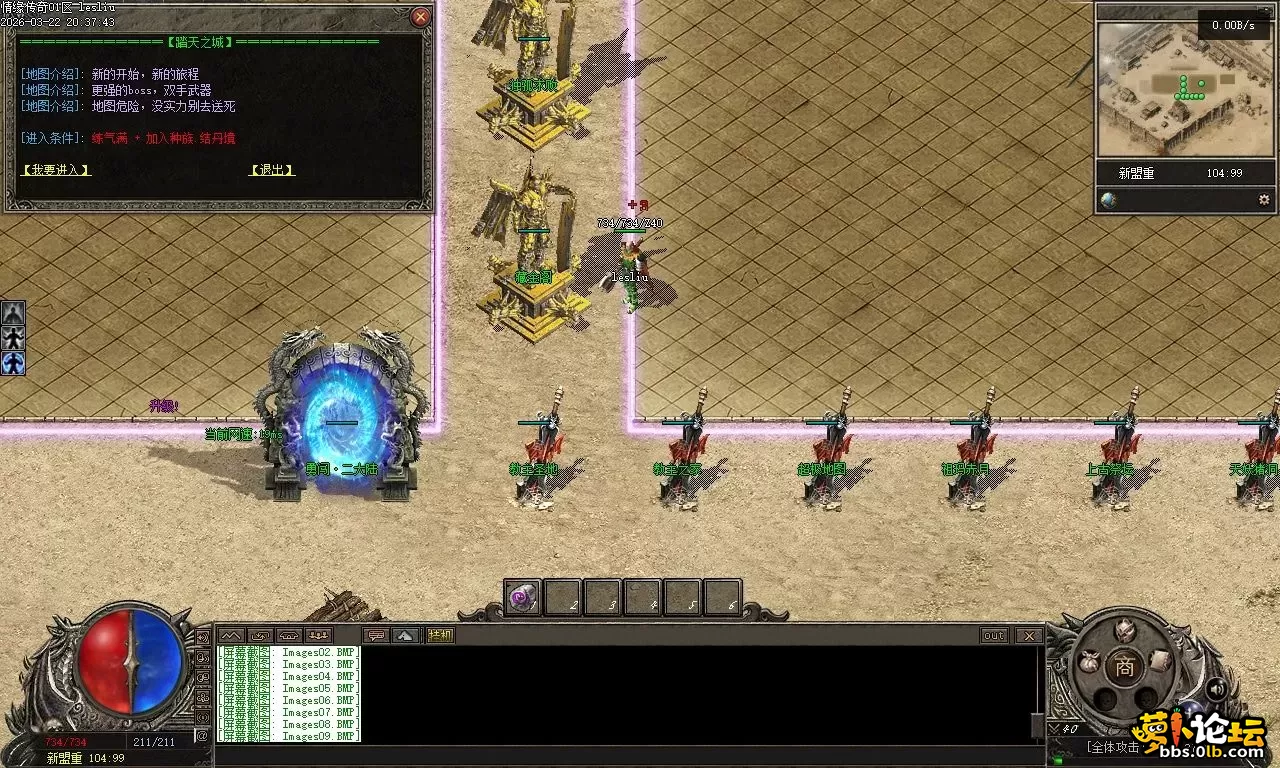Open the scroll page icon beside the shop
The height and width of the screenshot is (768, 1280).
[x=1159, y=660]
